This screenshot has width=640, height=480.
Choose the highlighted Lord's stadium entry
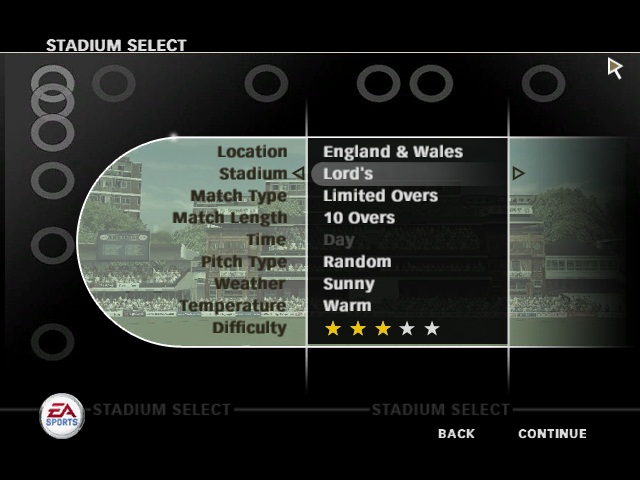tap(348, 174)
